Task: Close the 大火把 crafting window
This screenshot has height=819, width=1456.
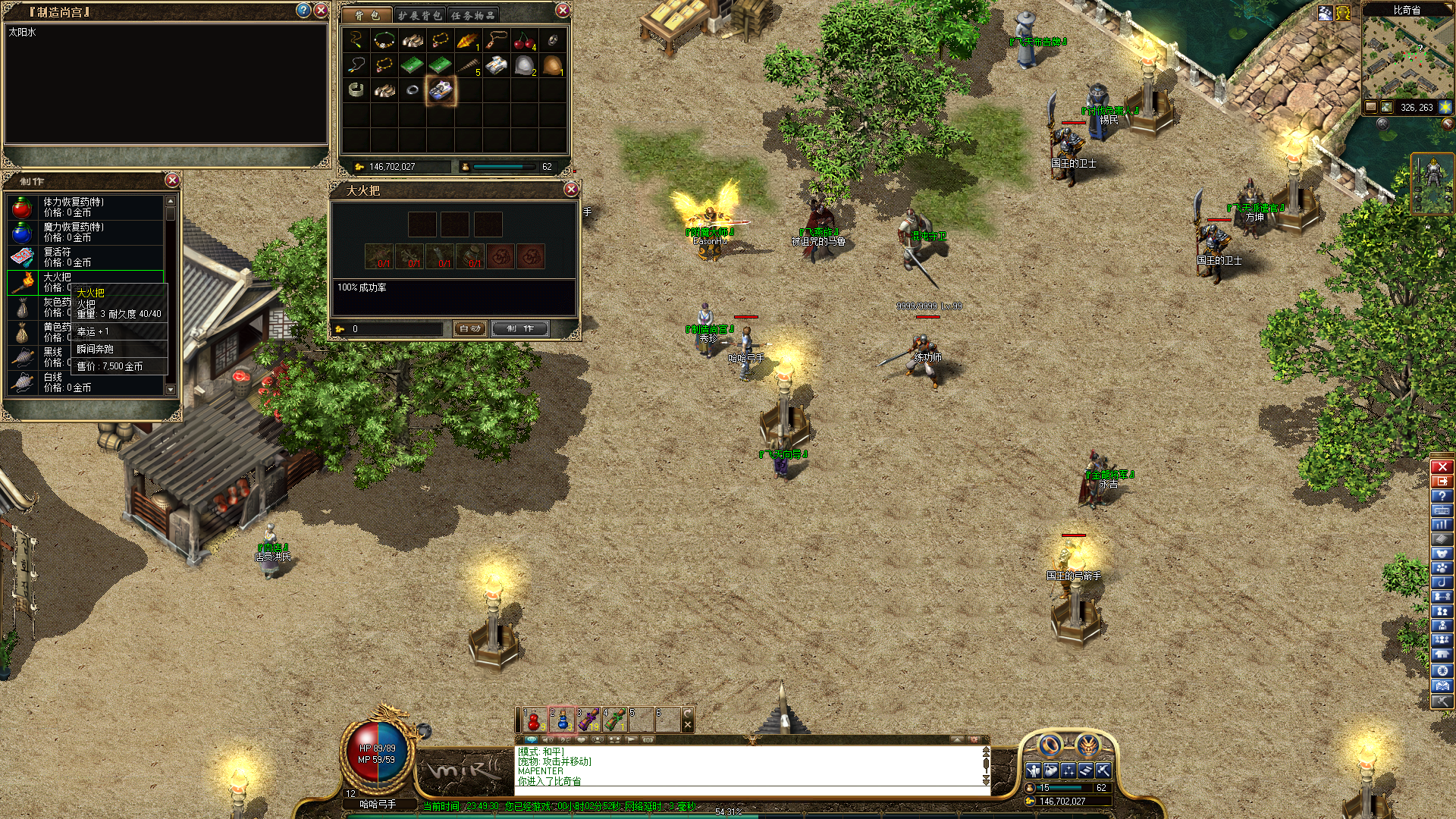Action: point(571,190)
